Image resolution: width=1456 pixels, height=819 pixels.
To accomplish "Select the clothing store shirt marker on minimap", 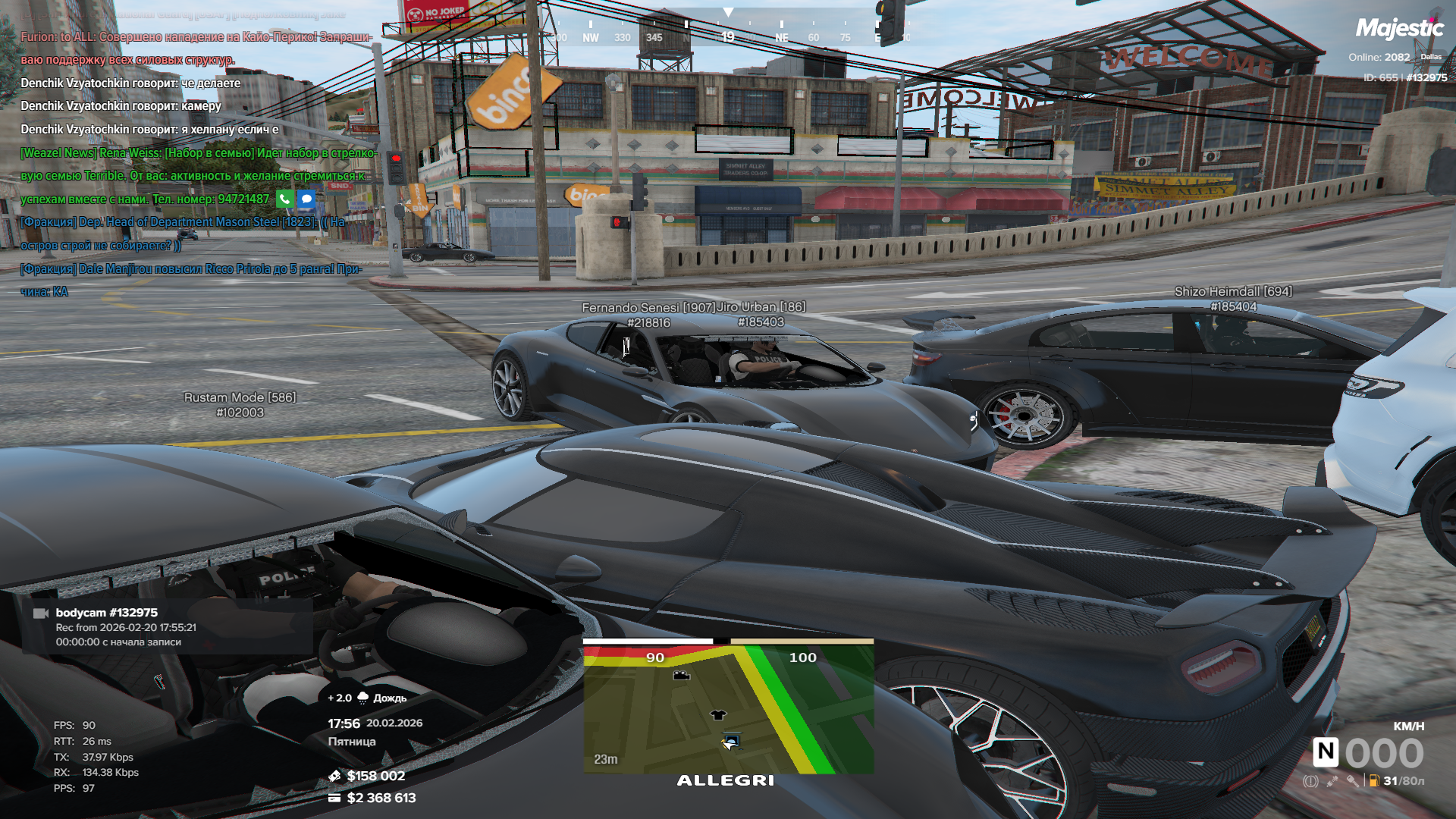I will coord(717,714).
